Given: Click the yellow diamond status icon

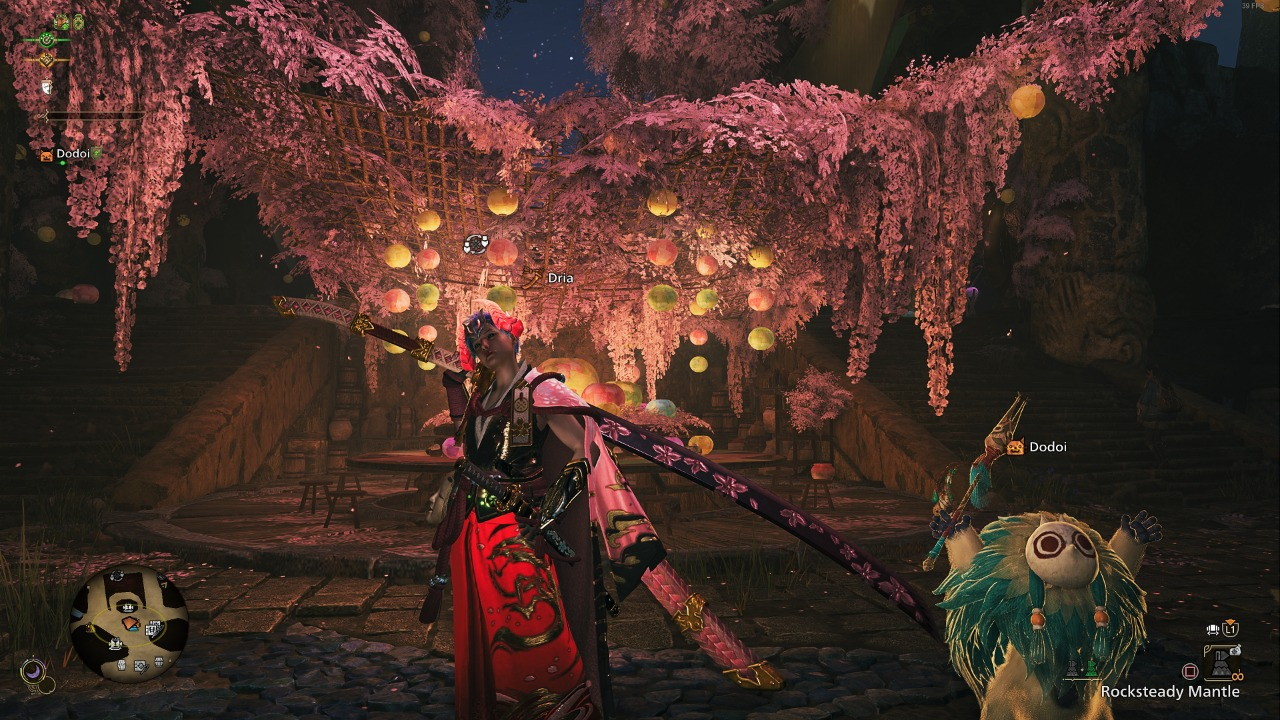Looking at the screenshot, I should point(46,60).
